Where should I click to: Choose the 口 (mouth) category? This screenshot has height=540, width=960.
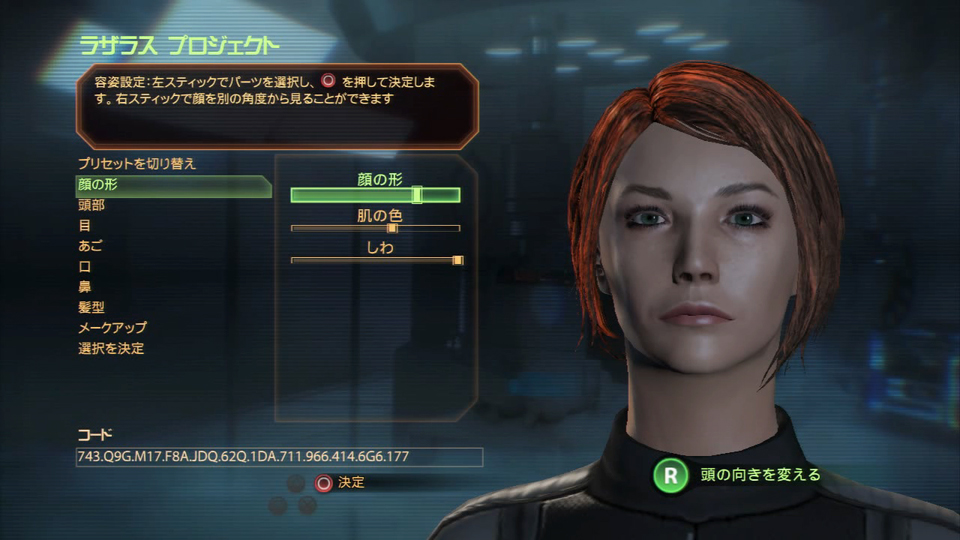pyautogui.click(x=85, y=267)
